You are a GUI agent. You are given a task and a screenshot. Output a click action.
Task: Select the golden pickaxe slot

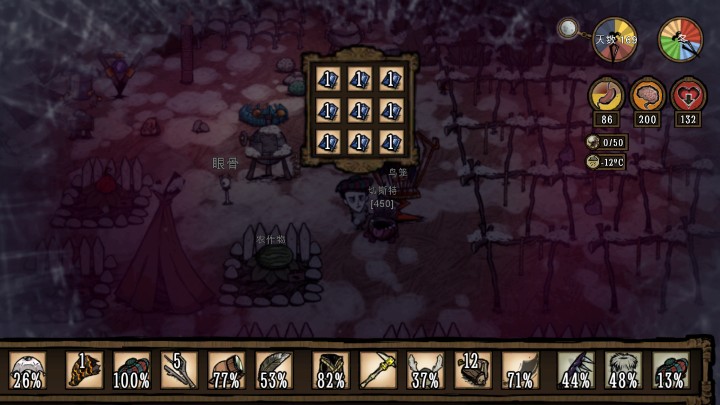(x=379, y=370)
